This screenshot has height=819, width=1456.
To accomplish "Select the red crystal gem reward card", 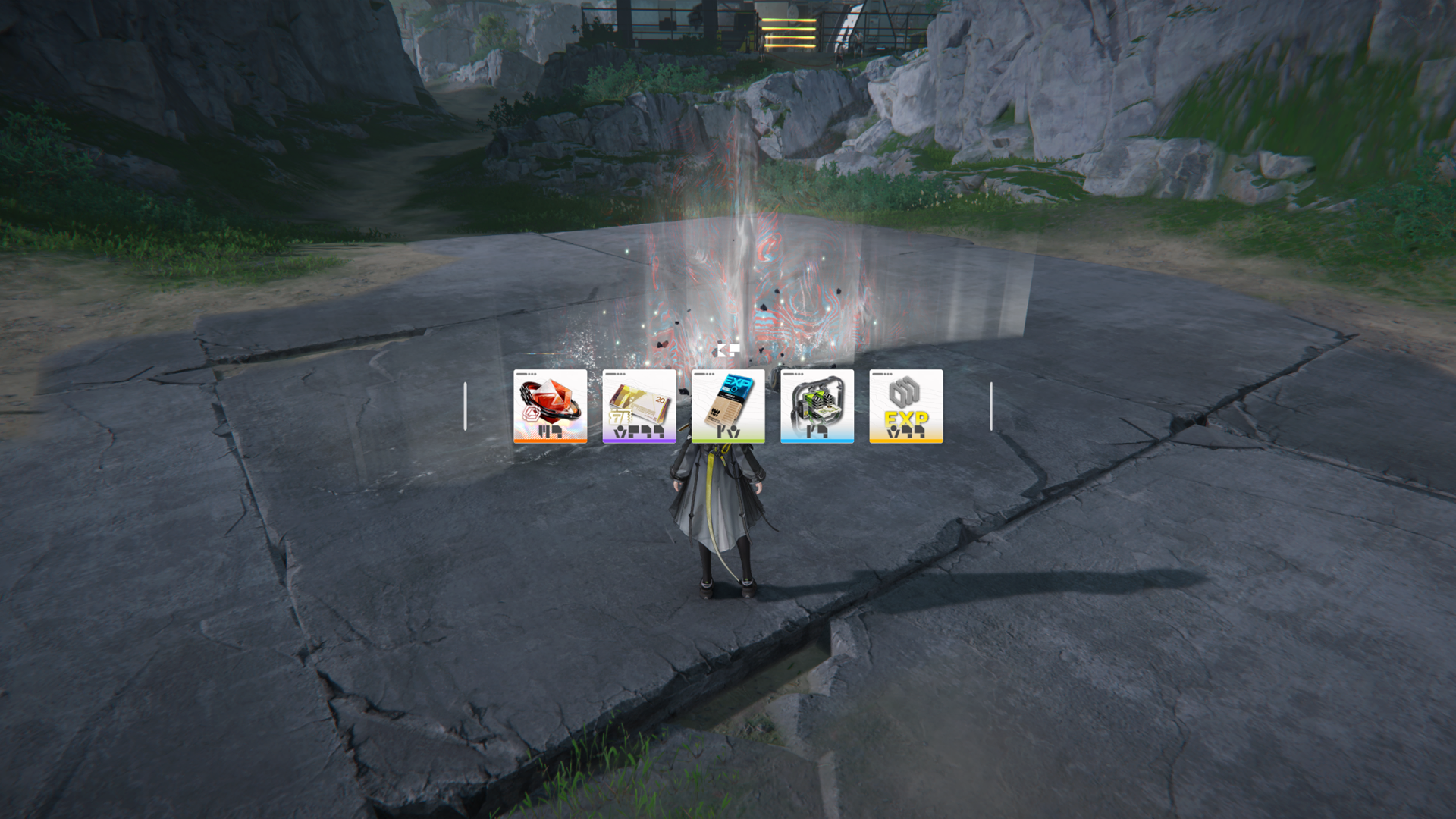I will click(x=550, y=406).
